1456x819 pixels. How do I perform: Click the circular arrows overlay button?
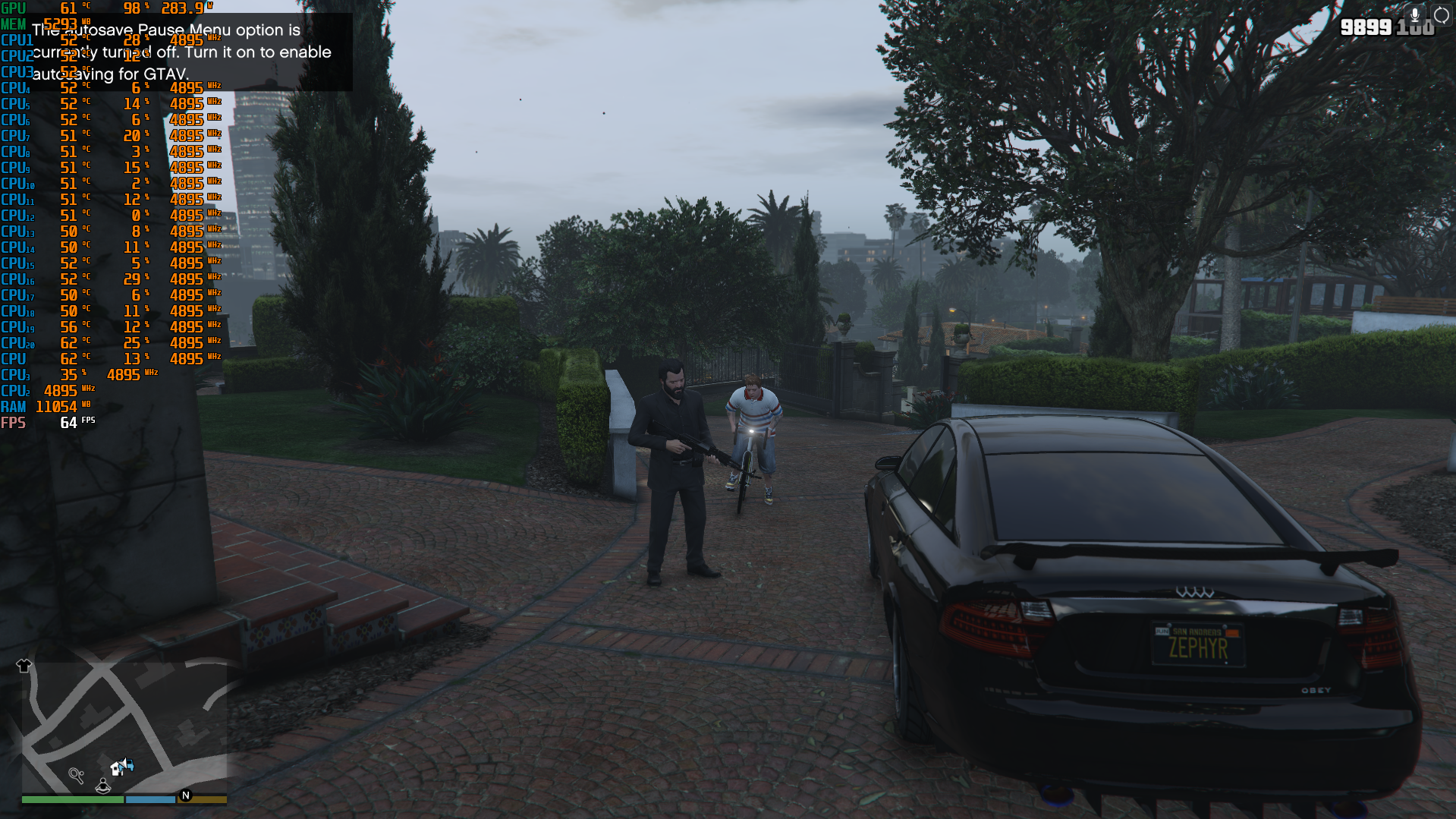click(1441, 15)
